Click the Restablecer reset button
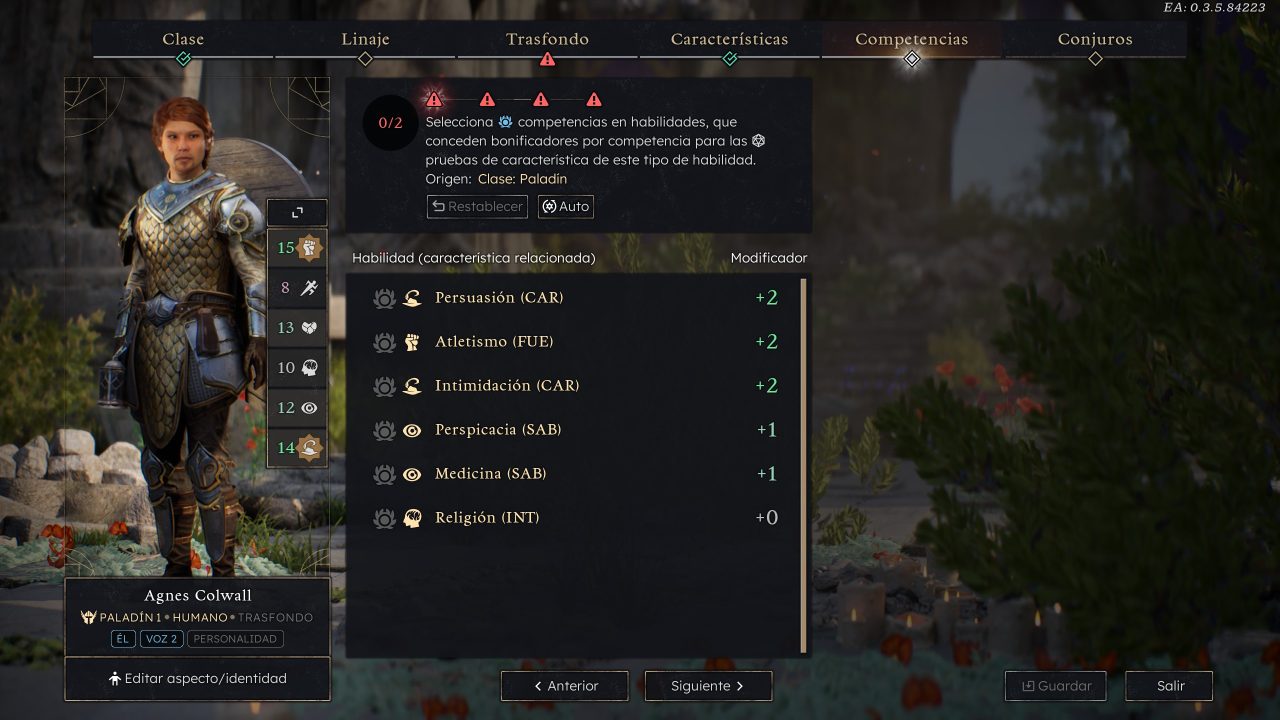 point(477,207)
